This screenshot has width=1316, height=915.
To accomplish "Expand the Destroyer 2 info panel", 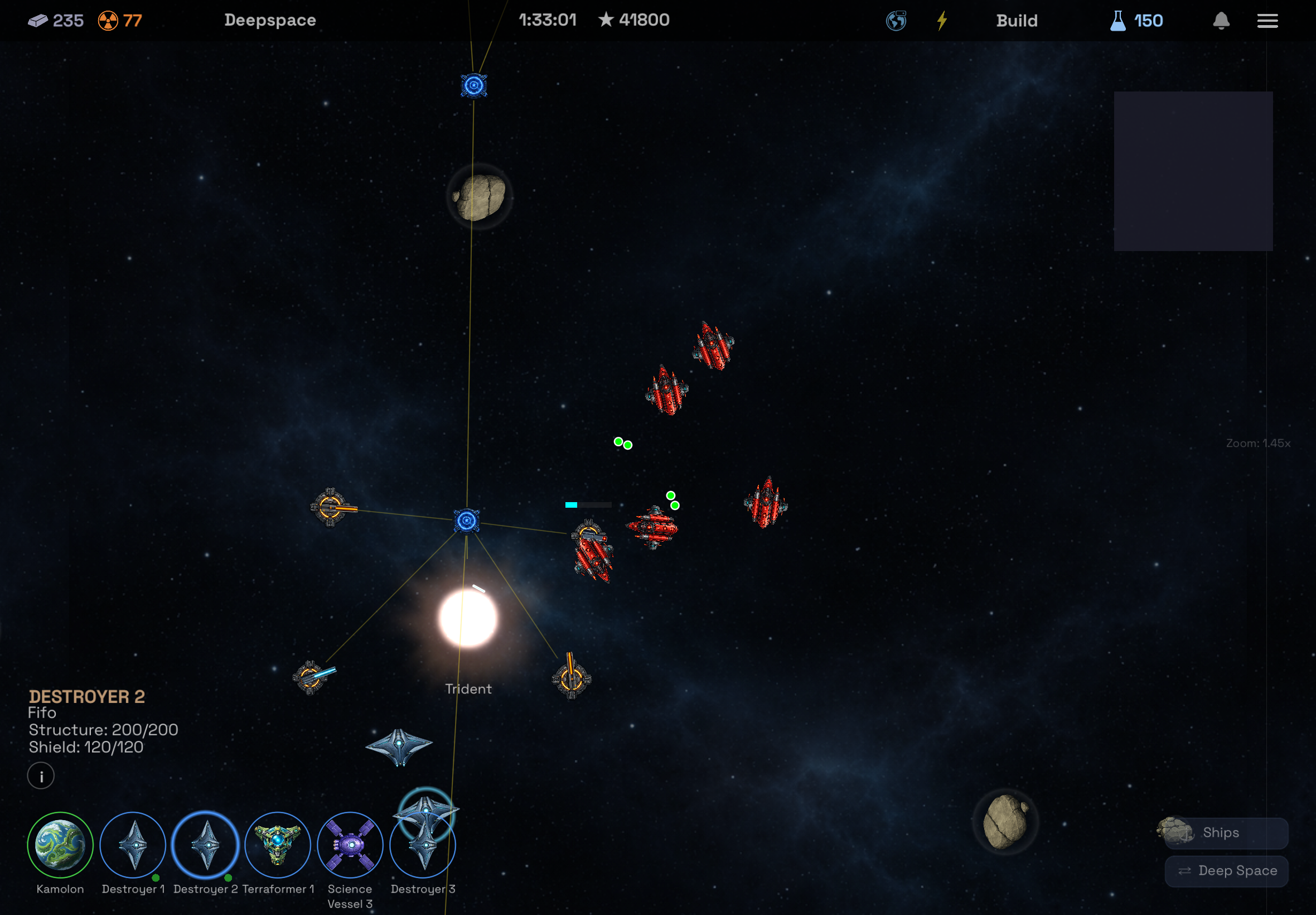I will pos(41,775).
